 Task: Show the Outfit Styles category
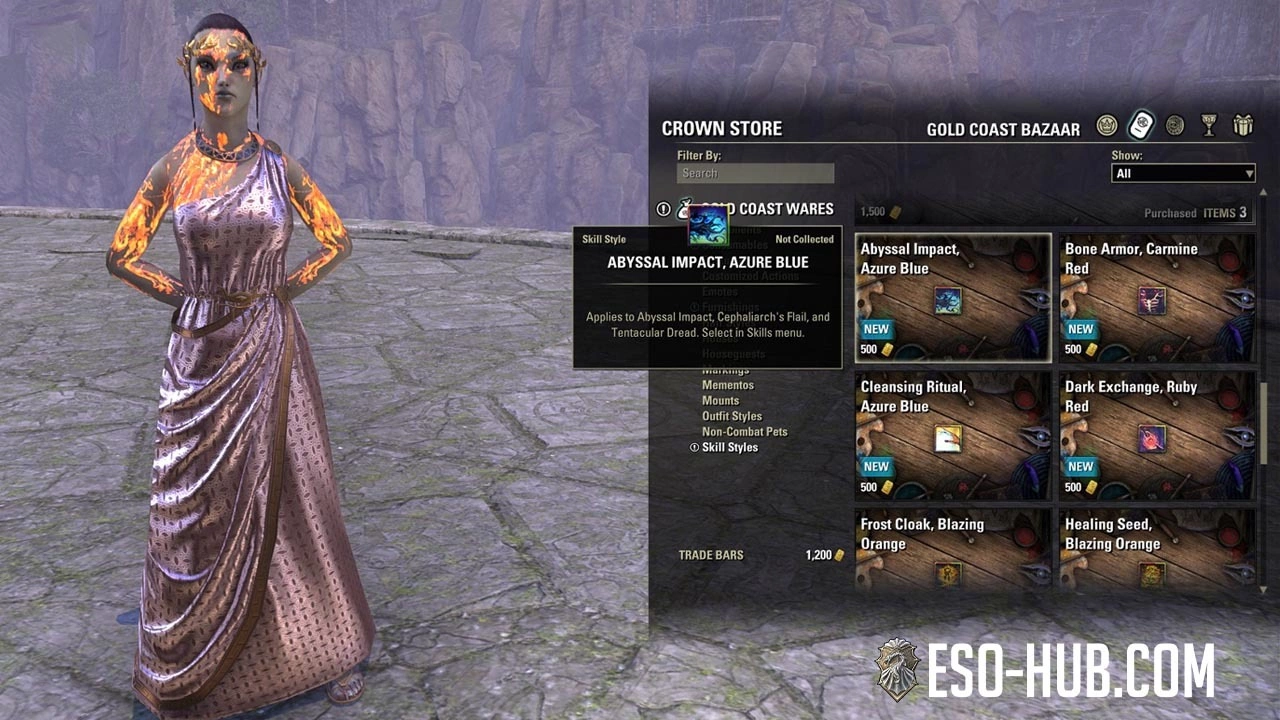point(732,416)
